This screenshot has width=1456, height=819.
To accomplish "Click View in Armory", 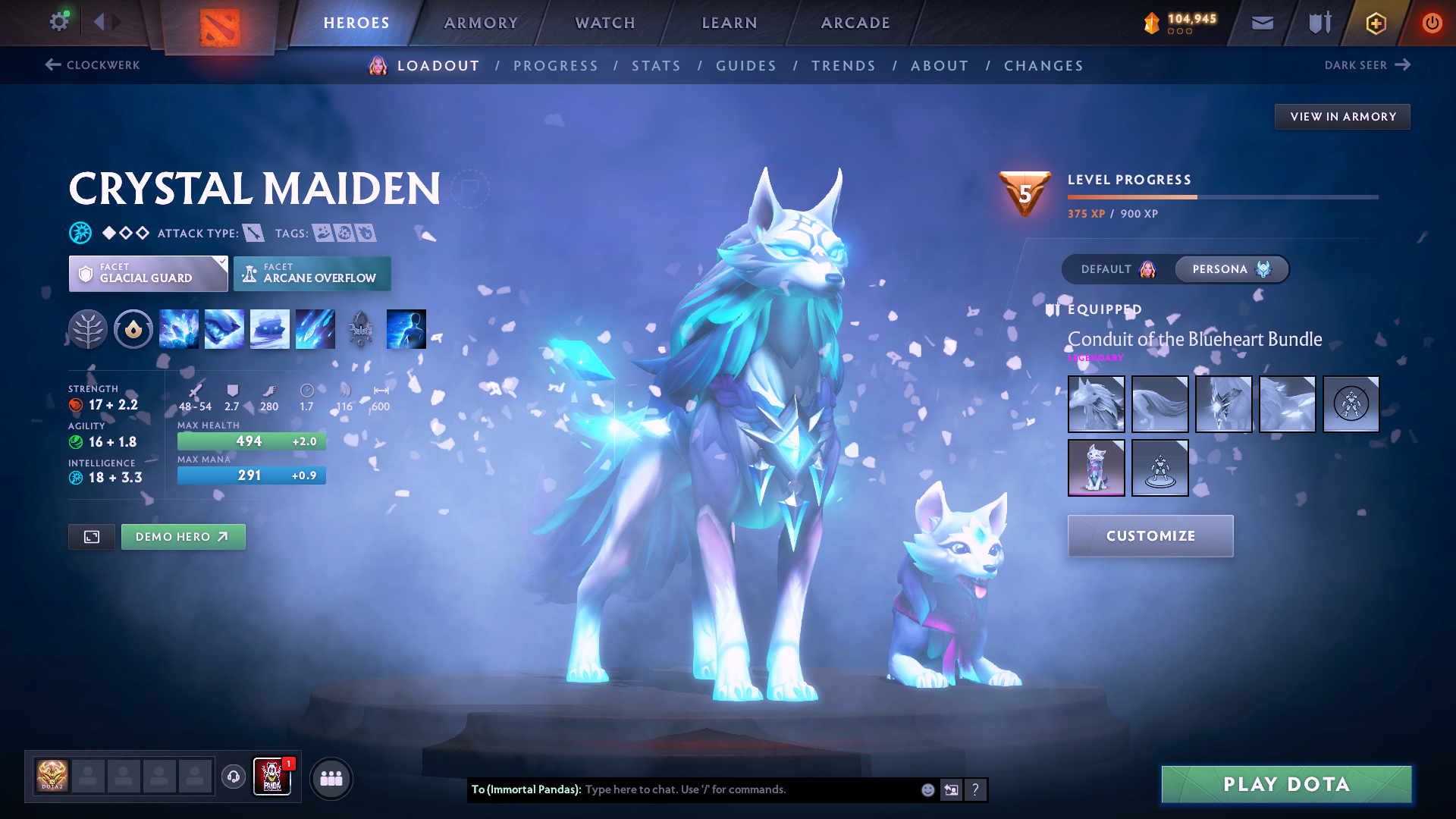I will 1342,117.
